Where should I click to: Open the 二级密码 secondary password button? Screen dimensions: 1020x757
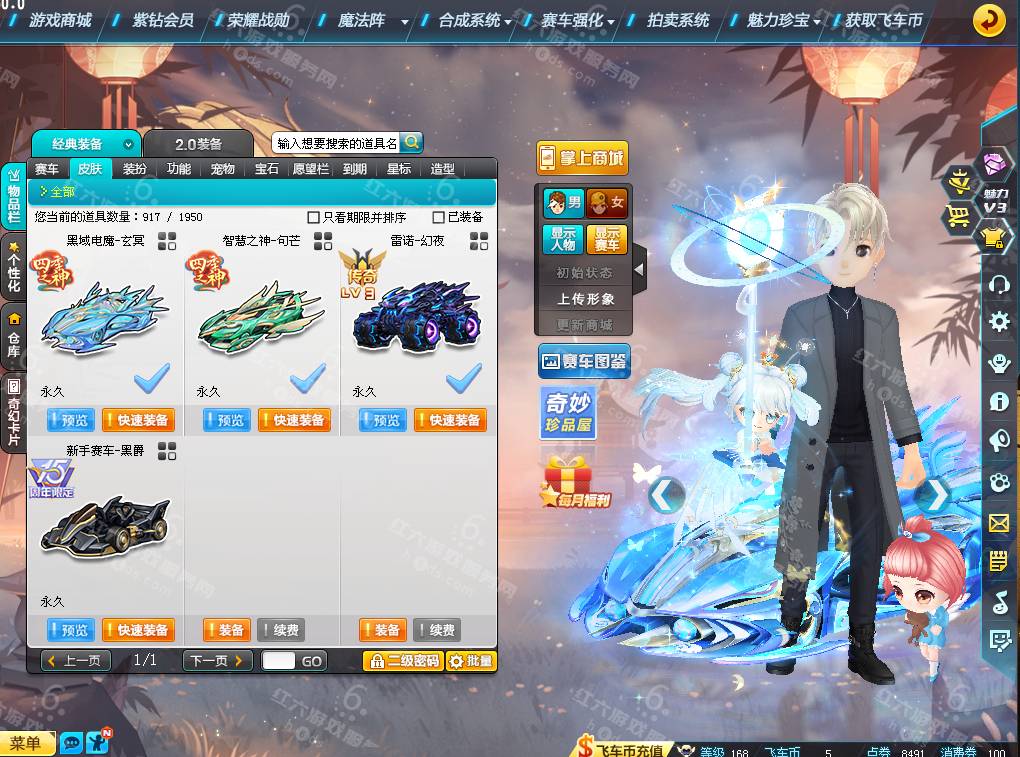click(x=403, y=661)
